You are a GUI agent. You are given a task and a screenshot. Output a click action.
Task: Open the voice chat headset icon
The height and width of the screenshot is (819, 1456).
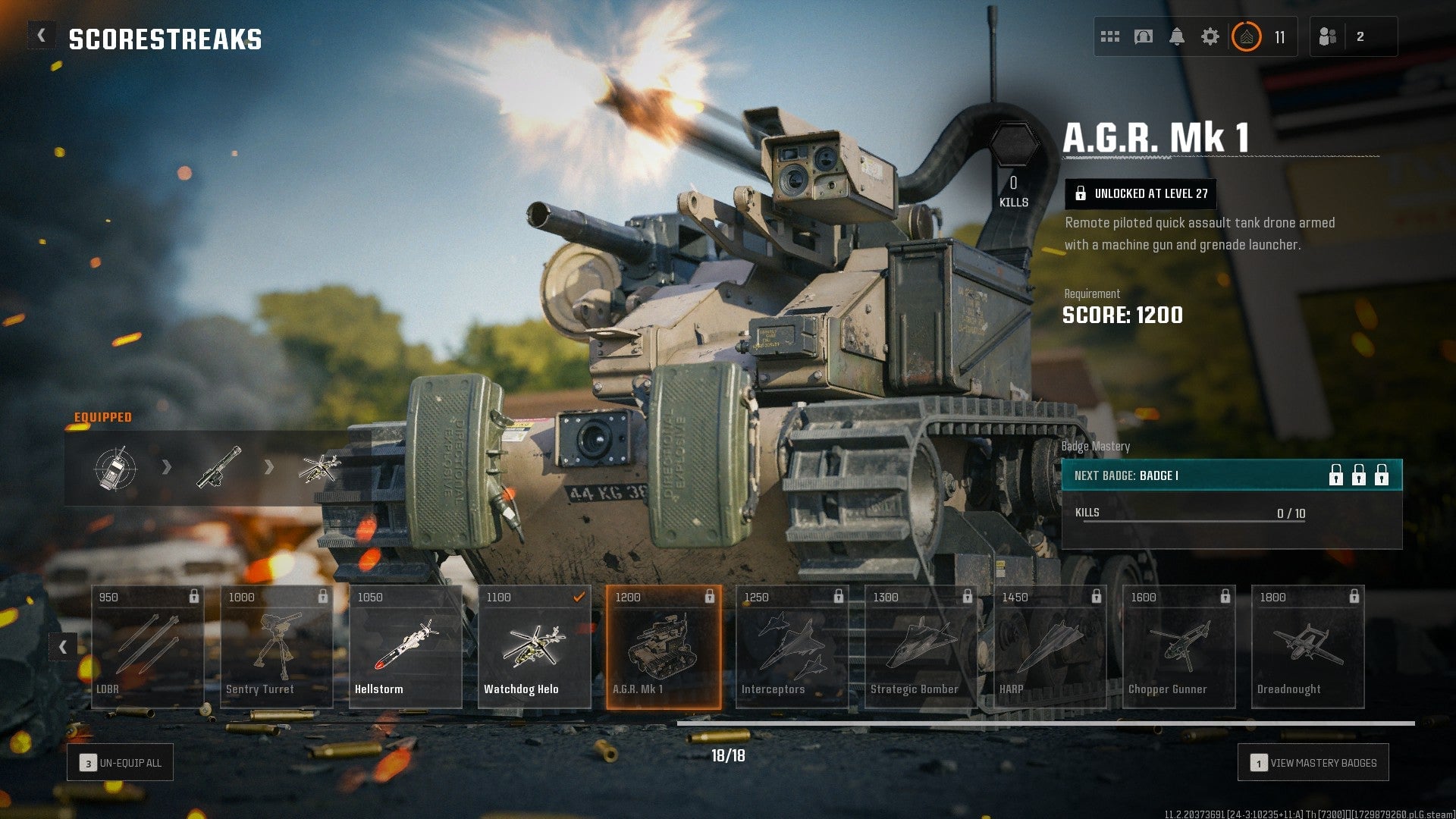click(1144, 36)
